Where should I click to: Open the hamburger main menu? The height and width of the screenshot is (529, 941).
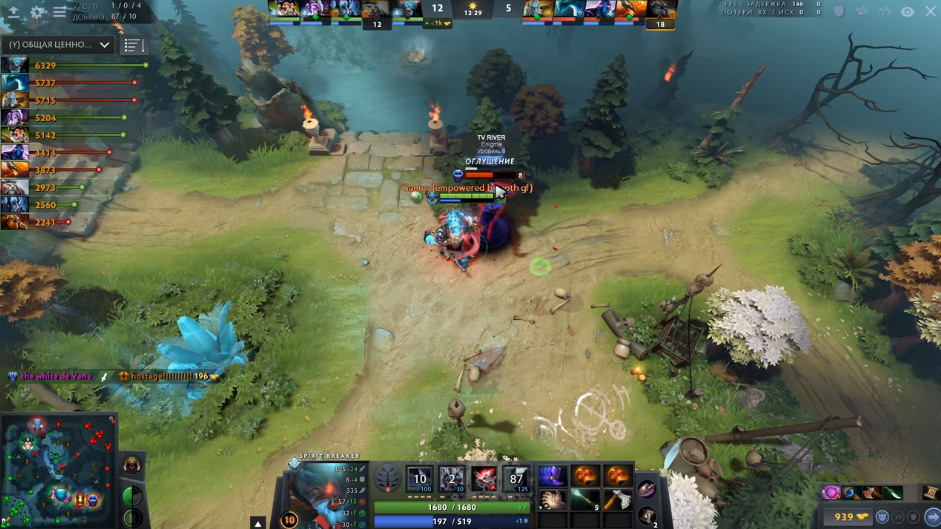pyautogui.click(x=60, y=12)
